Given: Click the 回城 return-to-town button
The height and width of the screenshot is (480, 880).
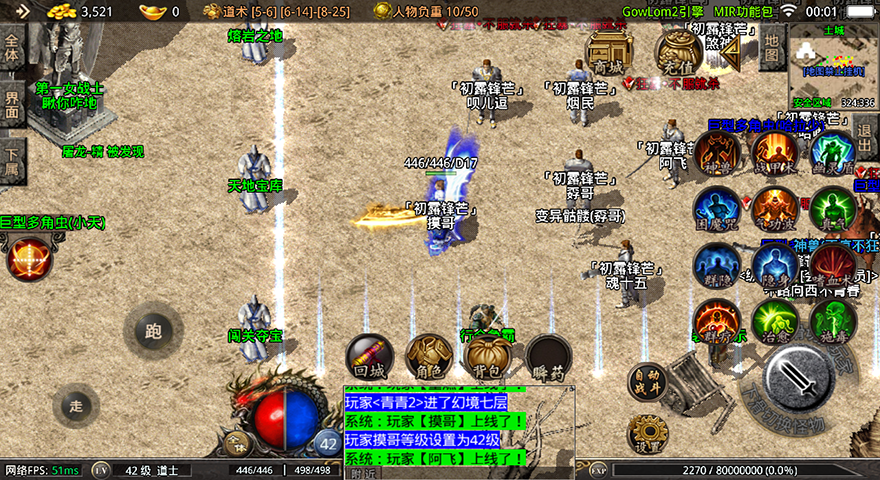Looking at the screenshot, I should tap(369, 357).
